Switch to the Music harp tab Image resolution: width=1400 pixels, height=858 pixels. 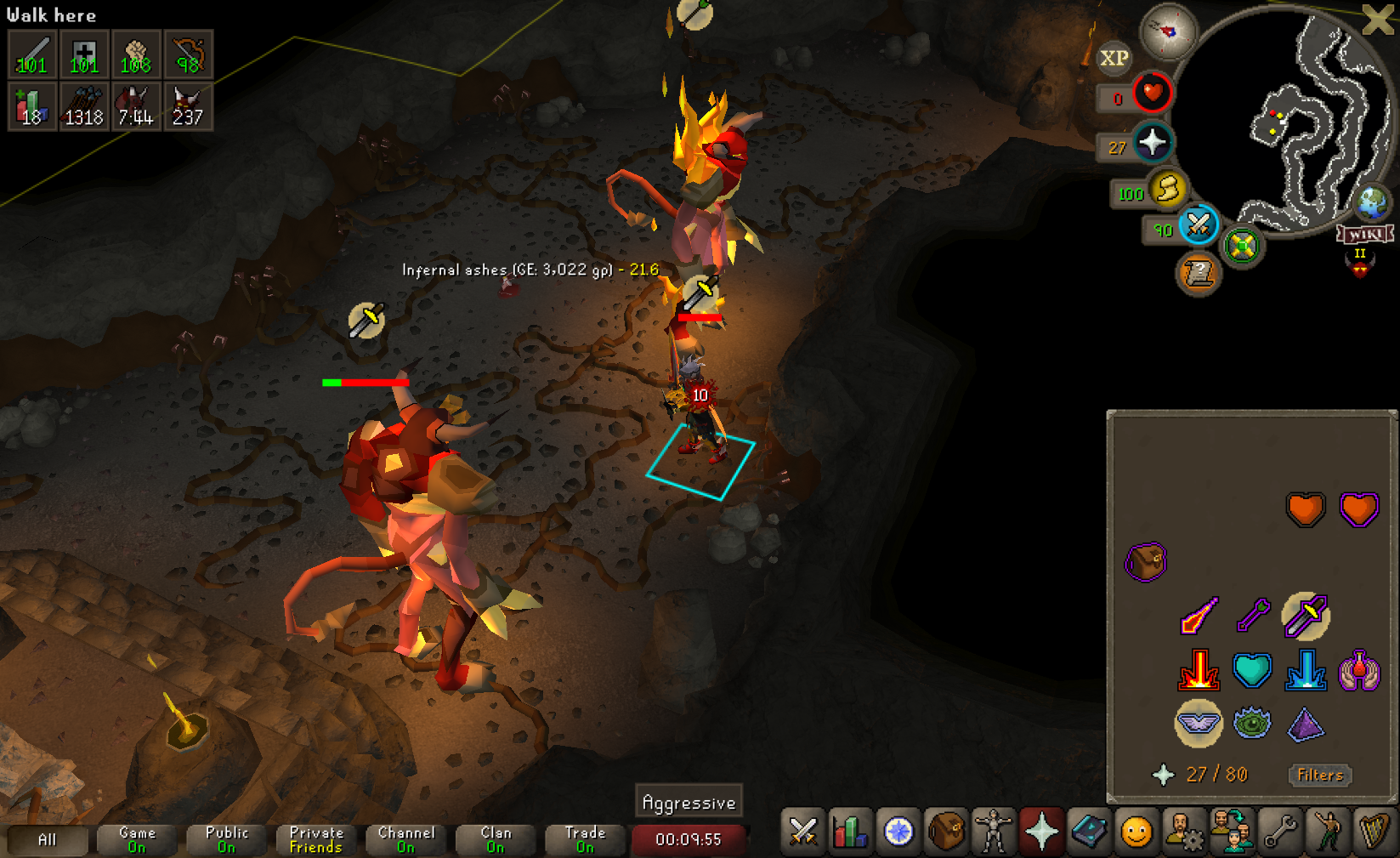pos(1374,832)
